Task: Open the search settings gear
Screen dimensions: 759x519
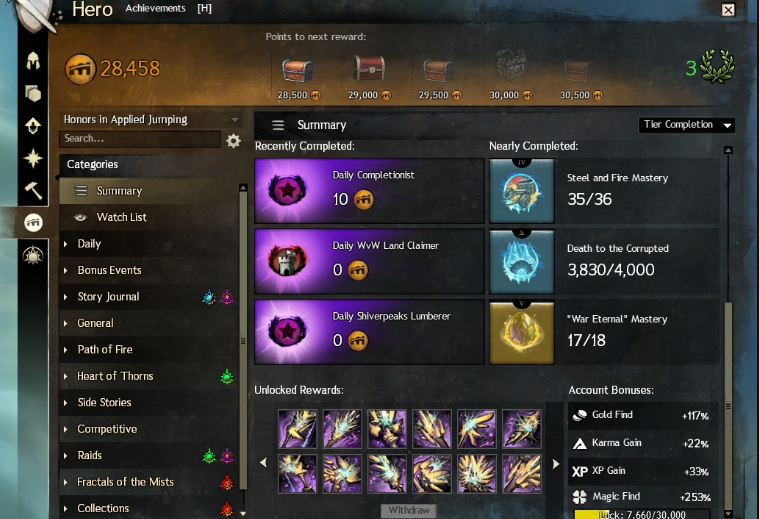Action: (x=234, y=141)
